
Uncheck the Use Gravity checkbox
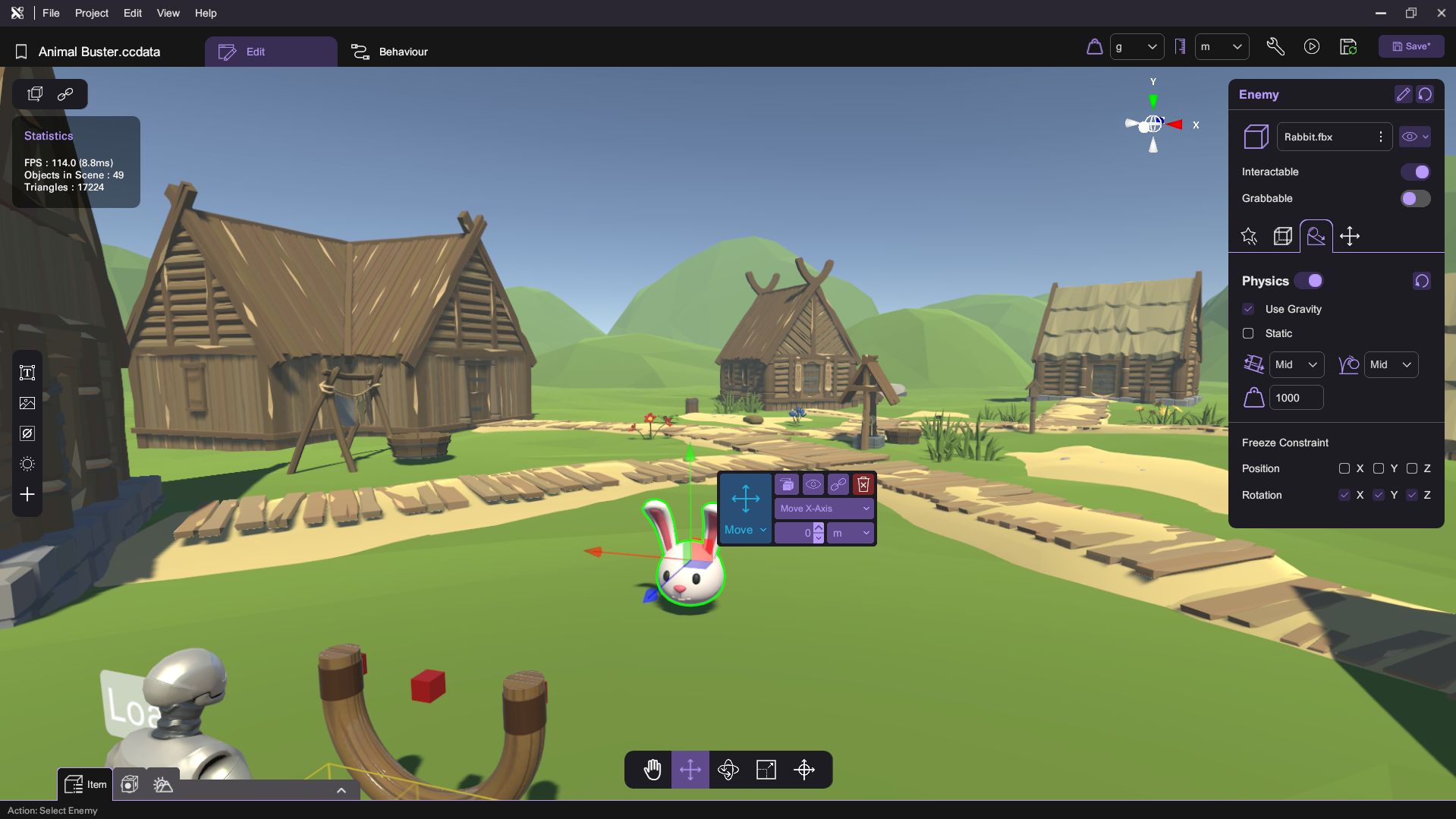(x=1248, y=309)
